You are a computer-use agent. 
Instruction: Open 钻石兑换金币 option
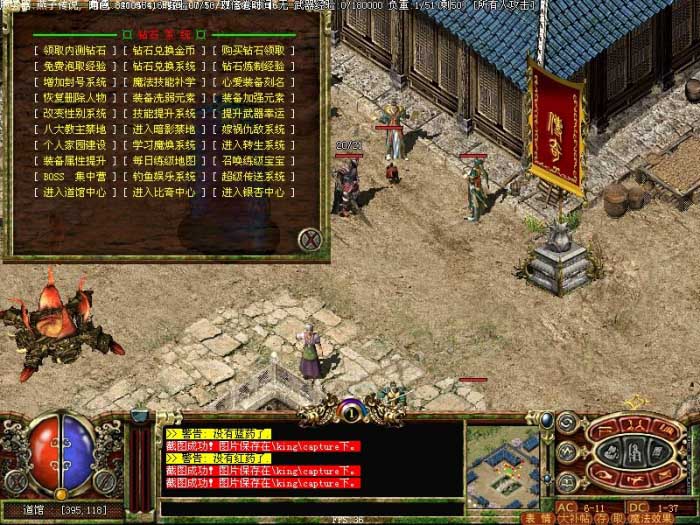click(x=164, y=50)
